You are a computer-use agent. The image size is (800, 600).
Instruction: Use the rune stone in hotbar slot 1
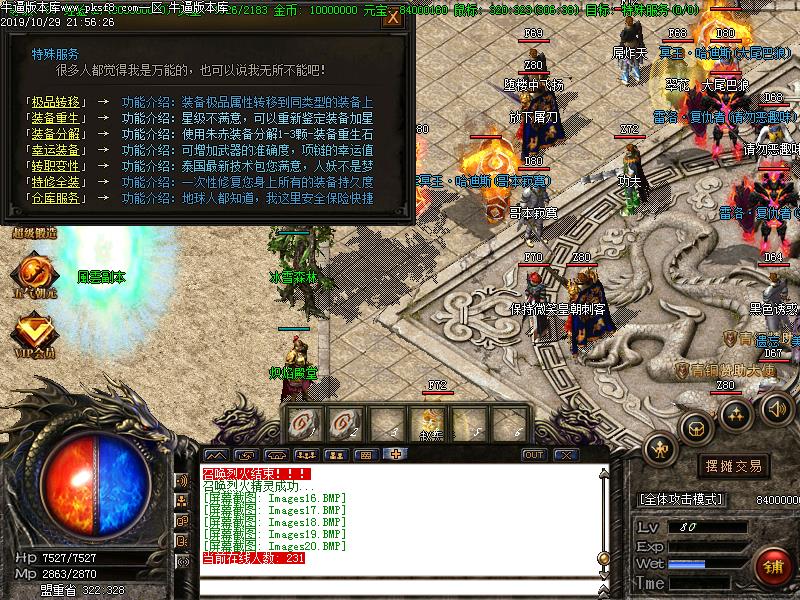(300, 423)
